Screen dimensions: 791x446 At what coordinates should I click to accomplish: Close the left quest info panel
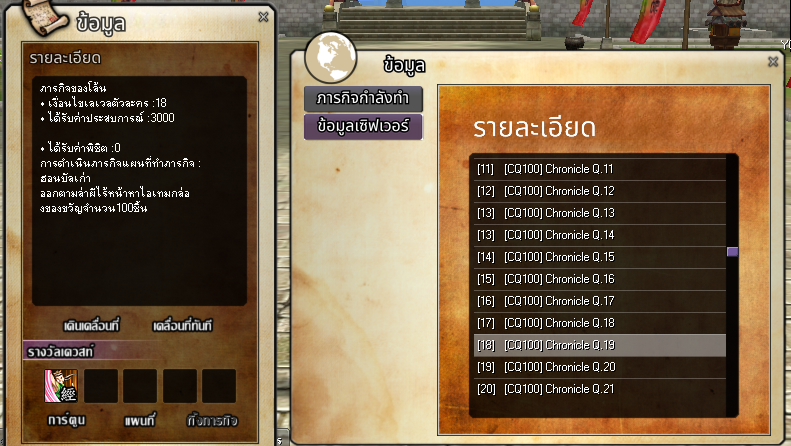tap(263, 17)
